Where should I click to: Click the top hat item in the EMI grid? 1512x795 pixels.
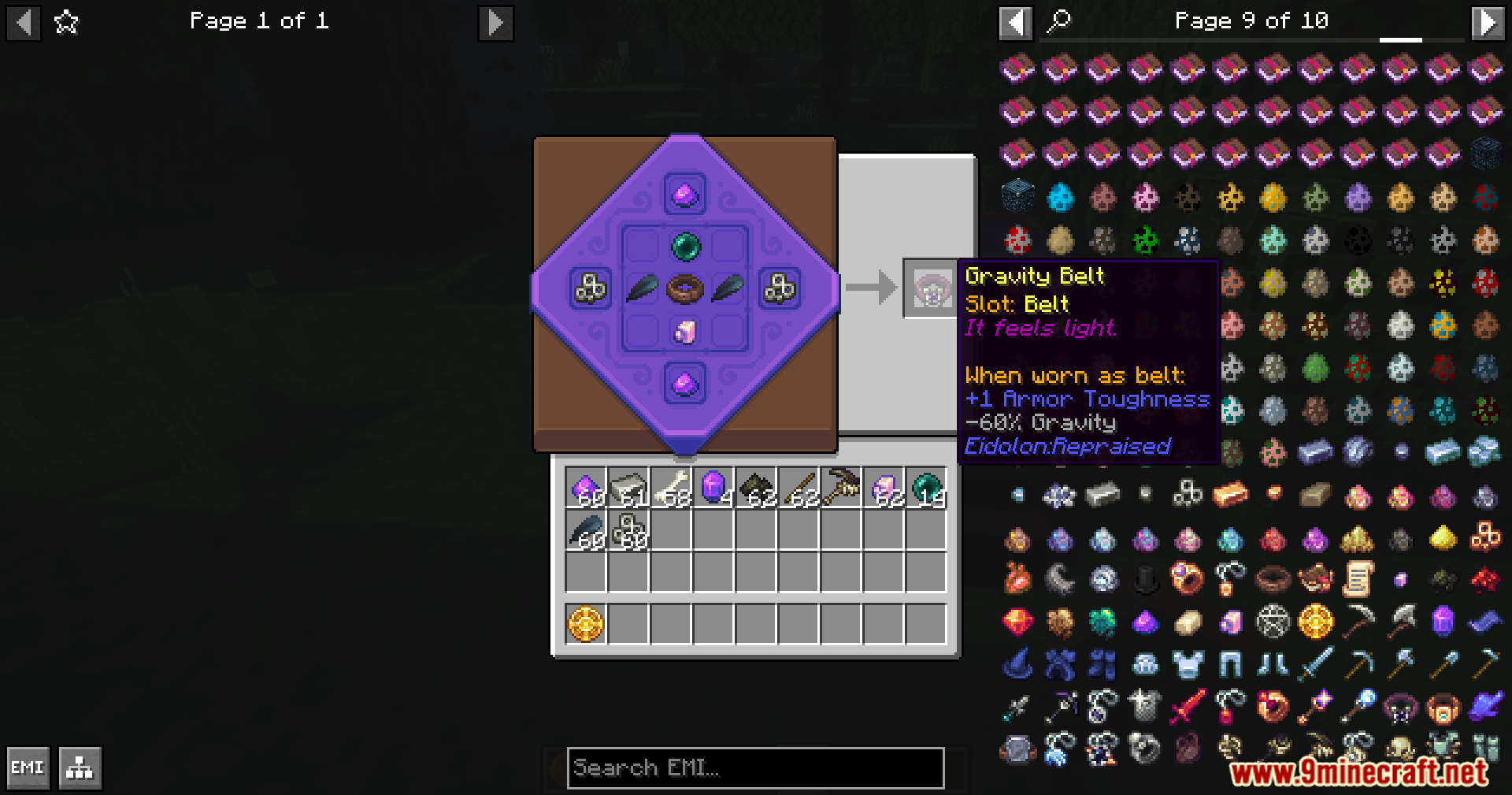tap(1144, 580)
